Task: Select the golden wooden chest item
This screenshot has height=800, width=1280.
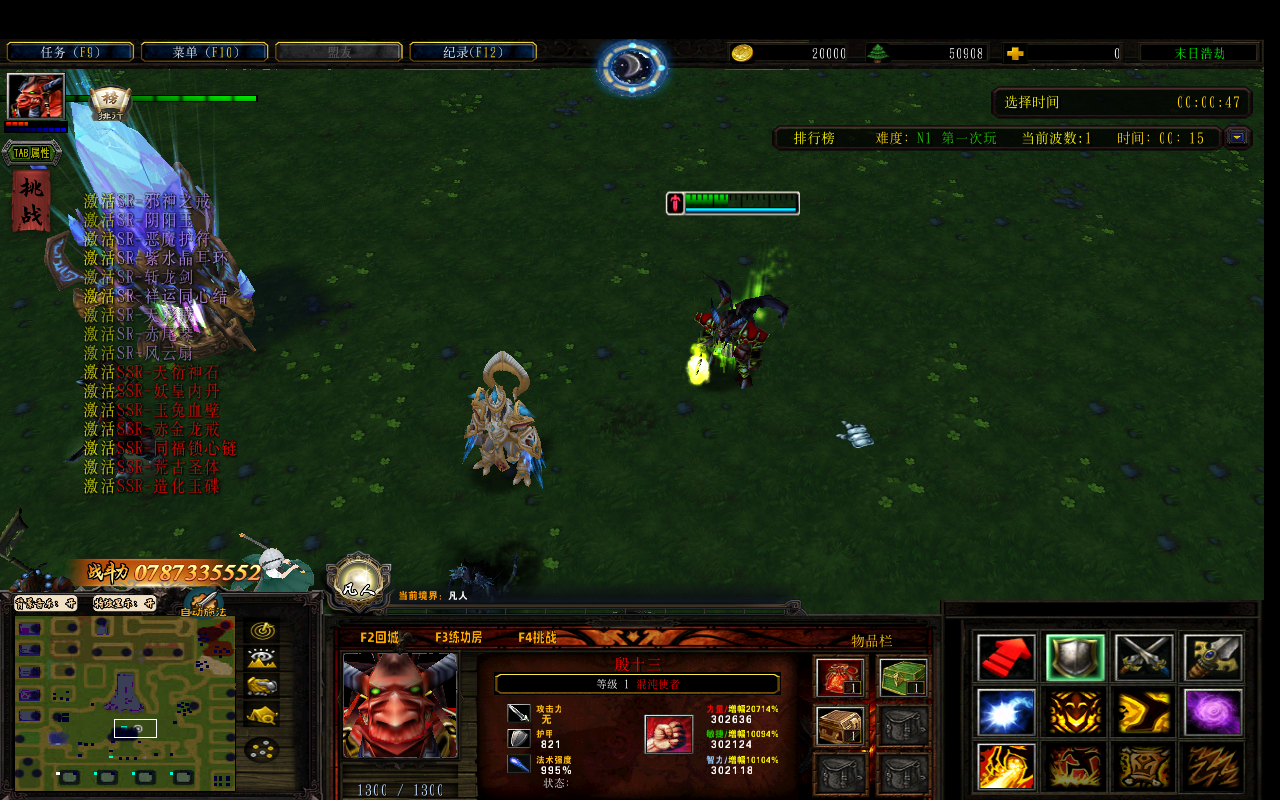Action: (840, 726)
